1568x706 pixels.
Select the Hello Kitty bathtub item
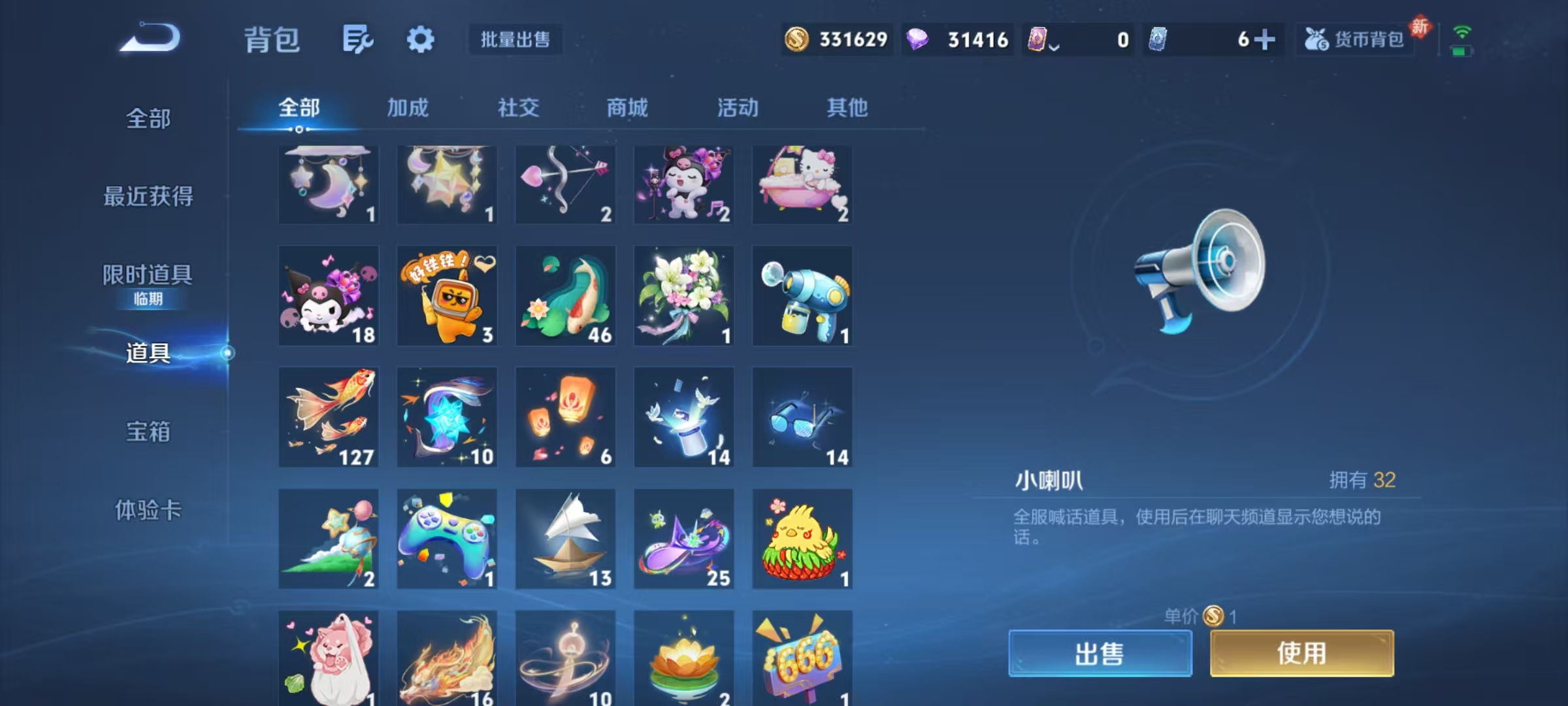802,185
